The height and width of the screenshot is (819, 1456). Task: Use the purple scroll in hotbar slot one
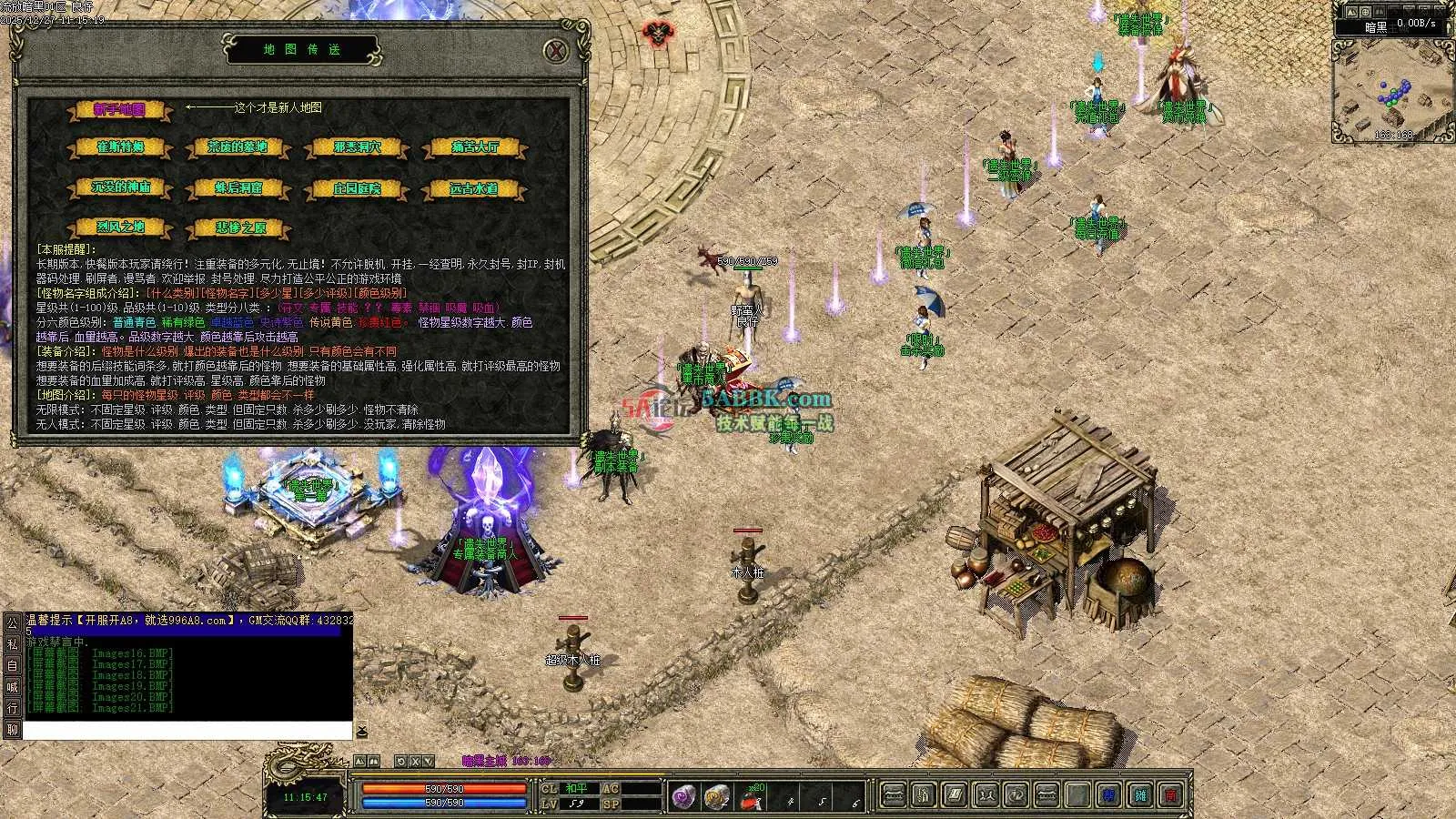(684, 797)
